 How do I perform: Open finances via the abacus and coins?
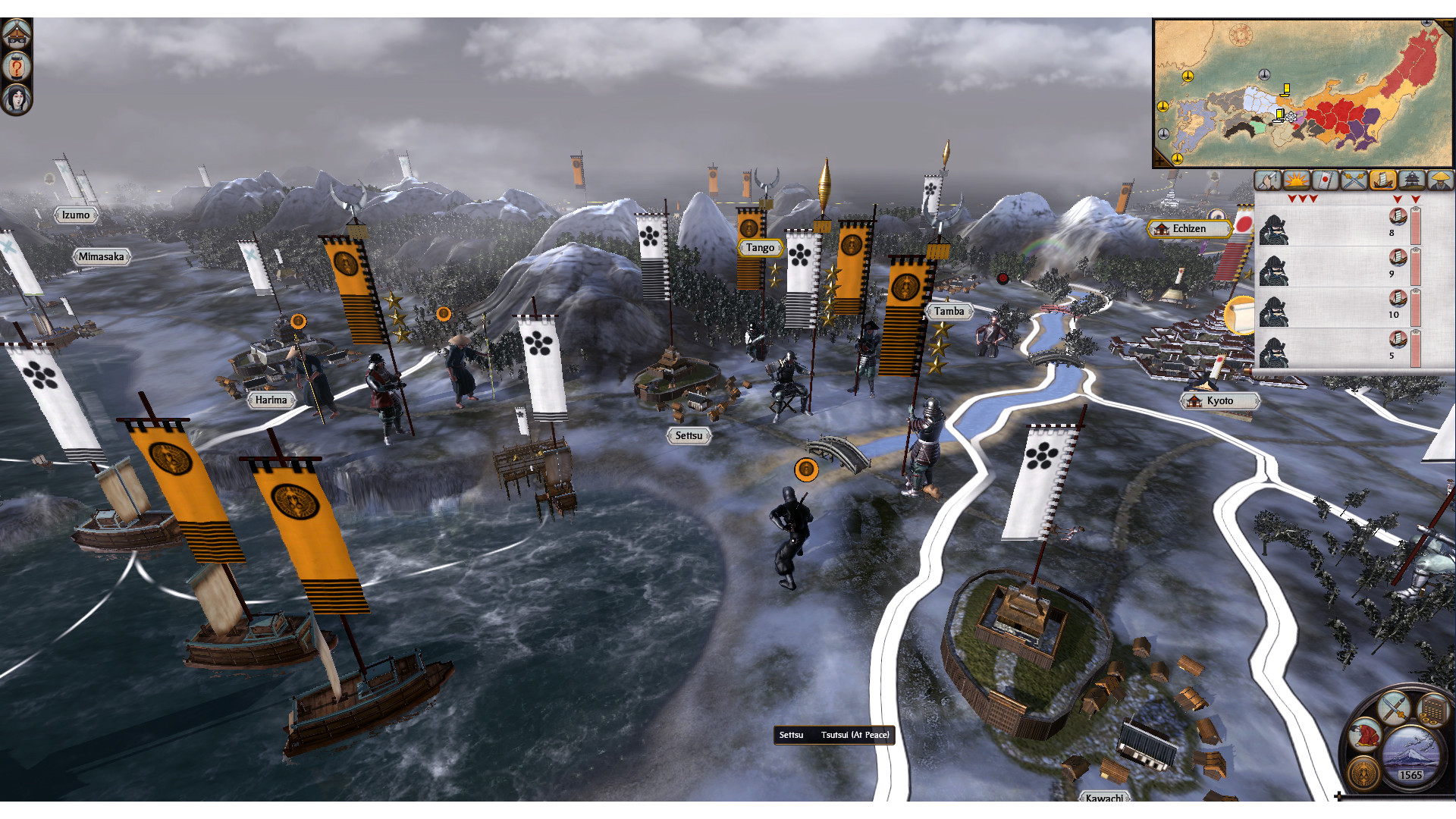(x=1432, y=711)
